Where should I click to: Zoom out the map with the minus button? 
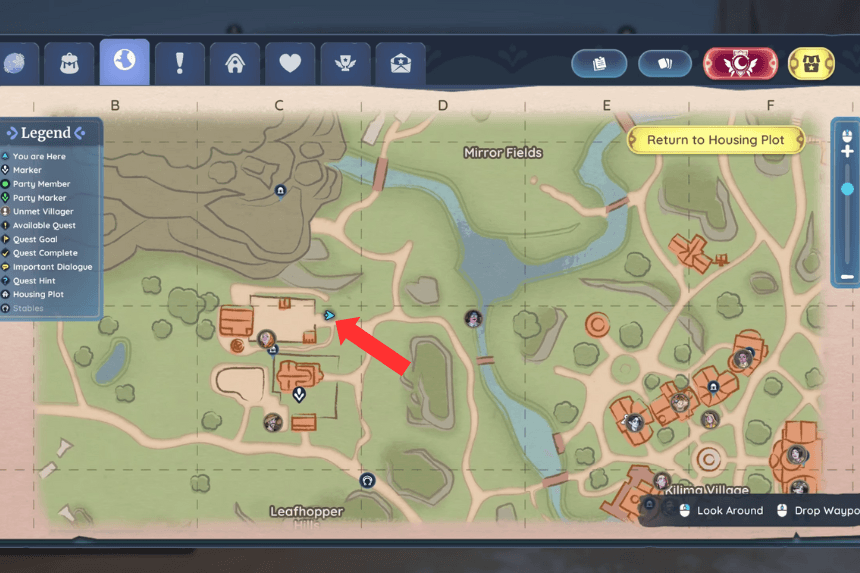pos(847,276)
